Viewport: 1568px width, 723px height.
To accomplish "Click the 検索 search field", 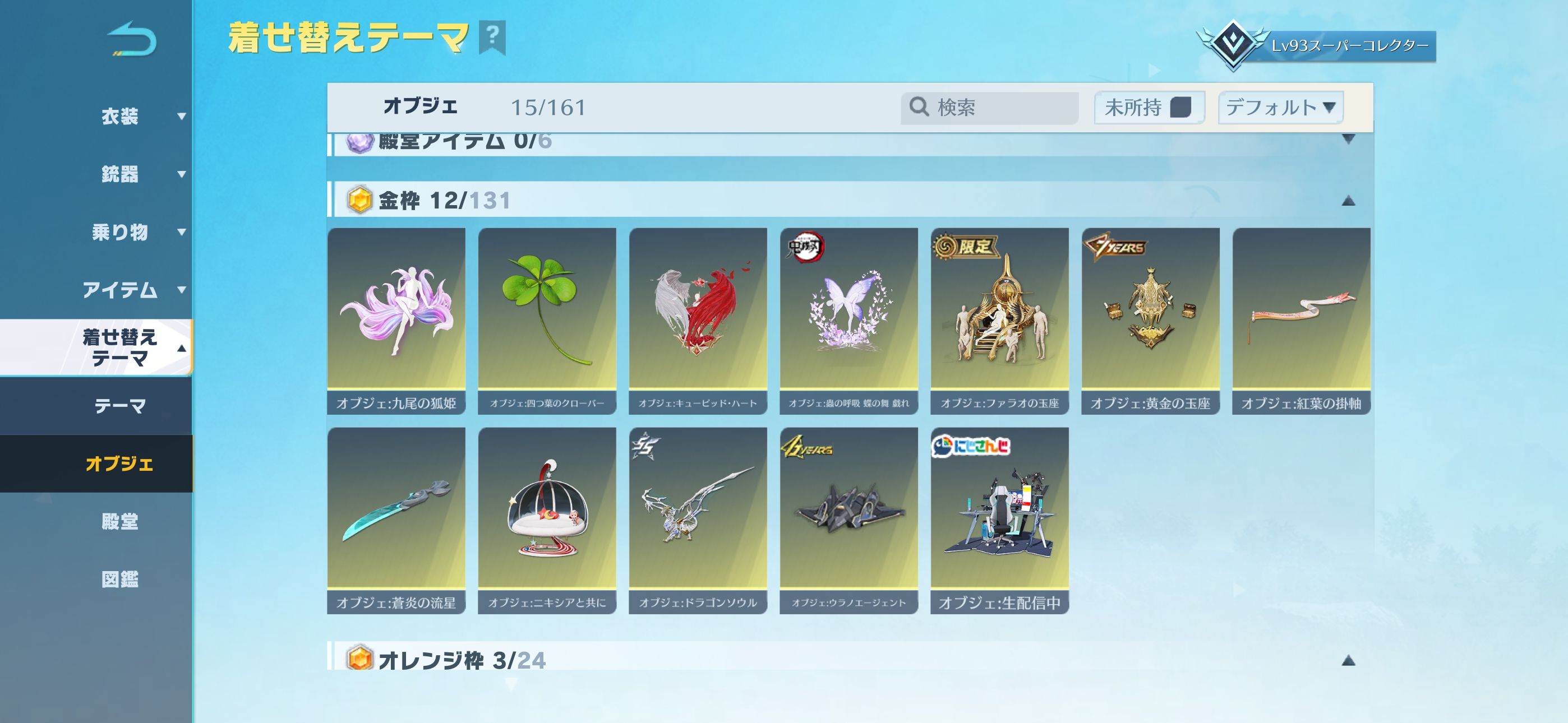I will pos(998,108).
